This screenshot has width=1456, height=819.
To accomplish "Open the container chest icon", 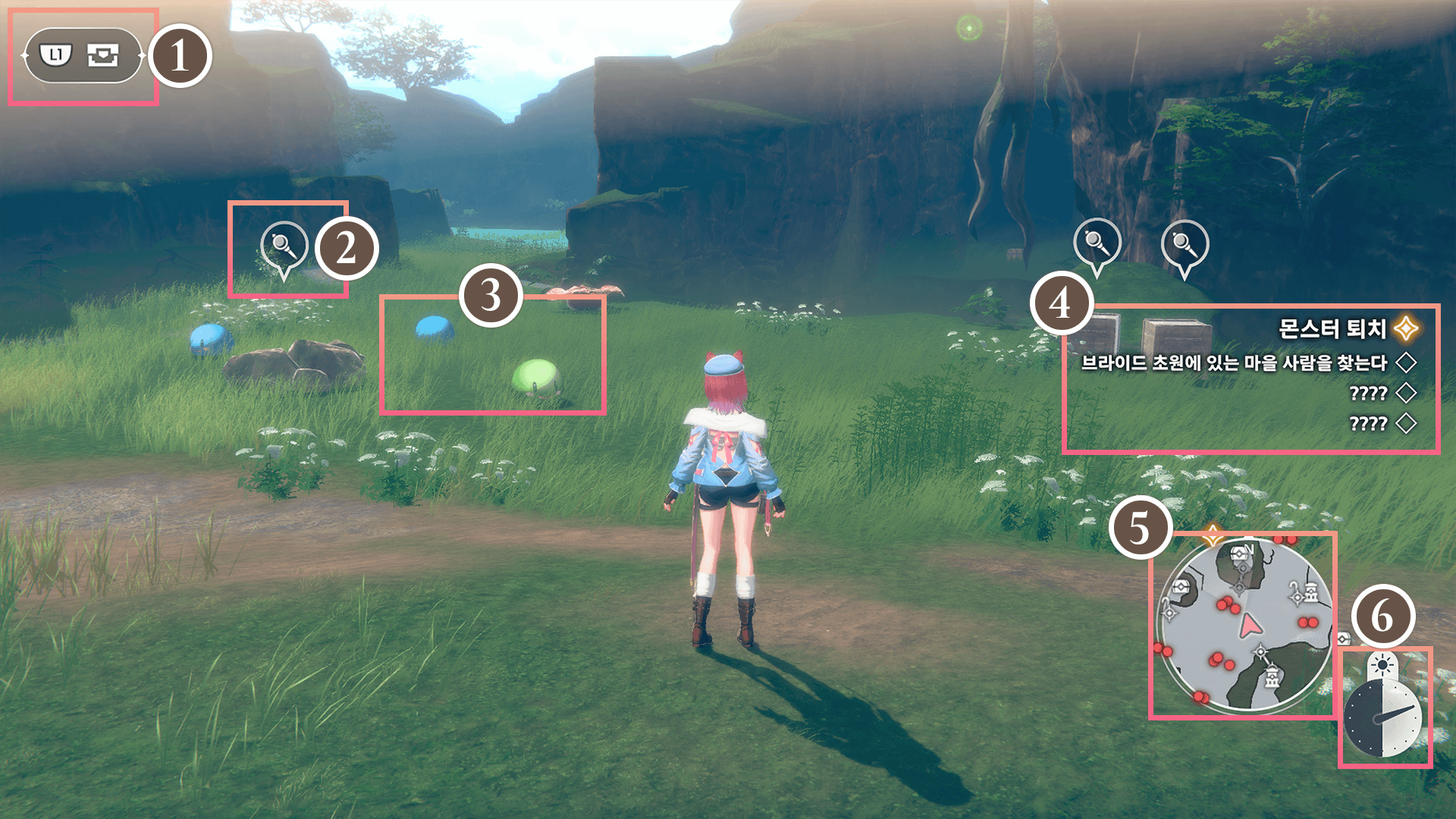I will tap(102, 55).
